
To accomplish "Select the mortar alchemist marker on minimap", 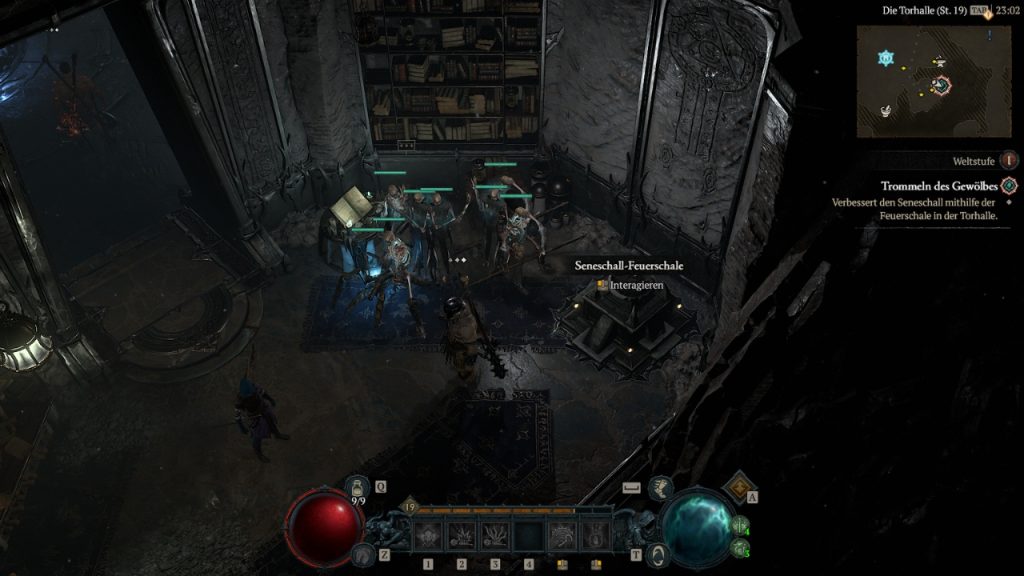I will pyautogui.click(x=886, y=110).
